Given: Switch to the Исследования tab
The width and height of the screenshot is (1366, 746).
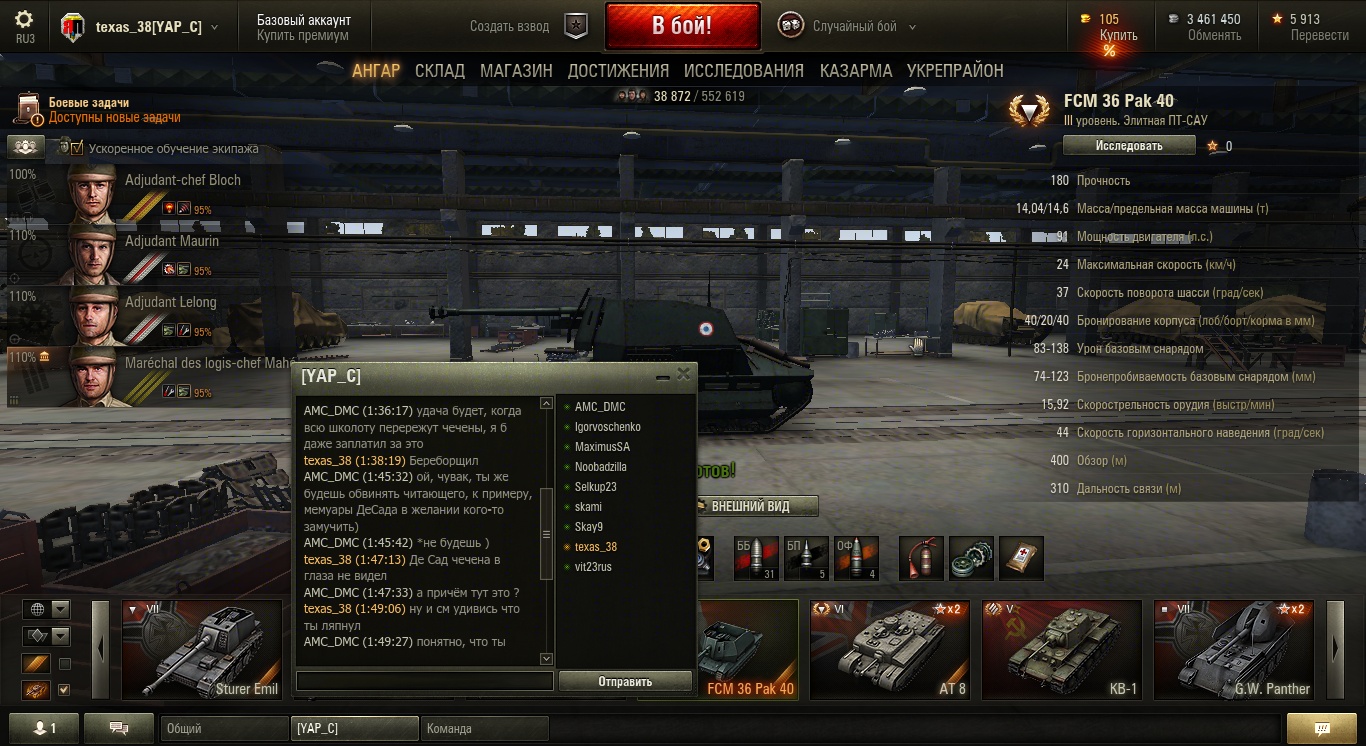Looking at the screenshot, I should pyautogui.click(x=743, y=71).
